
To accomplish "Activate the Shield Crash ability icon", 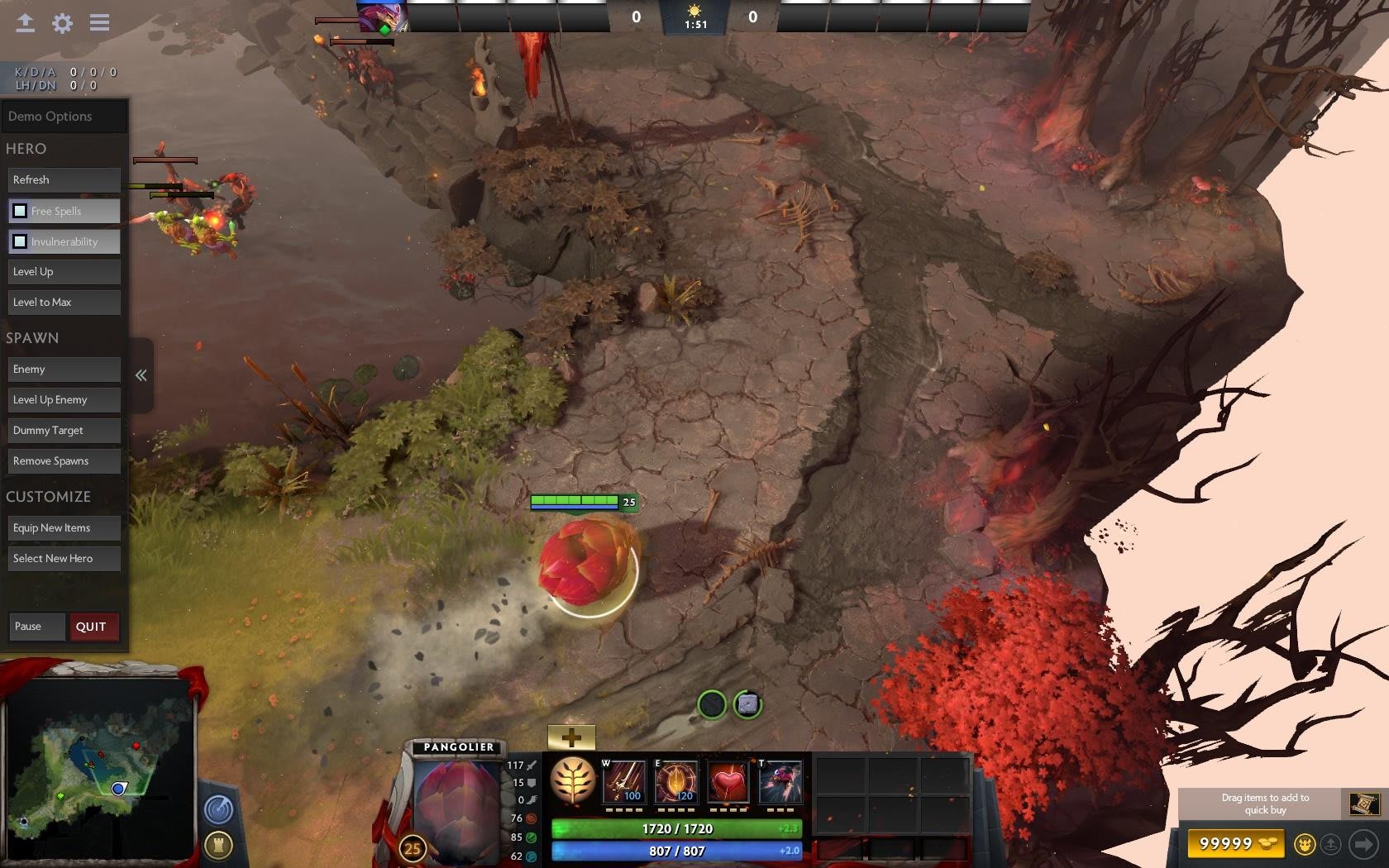I will coord(675,782).
